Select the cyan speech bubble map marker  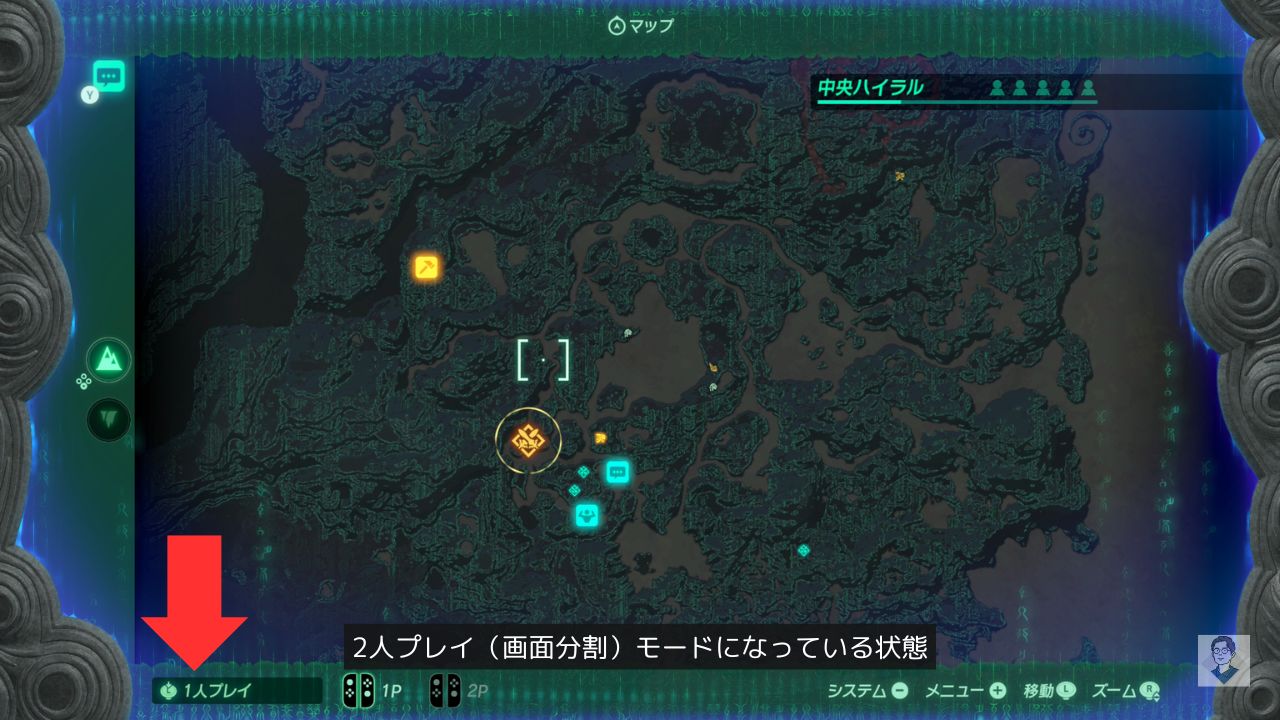(618, 471)
